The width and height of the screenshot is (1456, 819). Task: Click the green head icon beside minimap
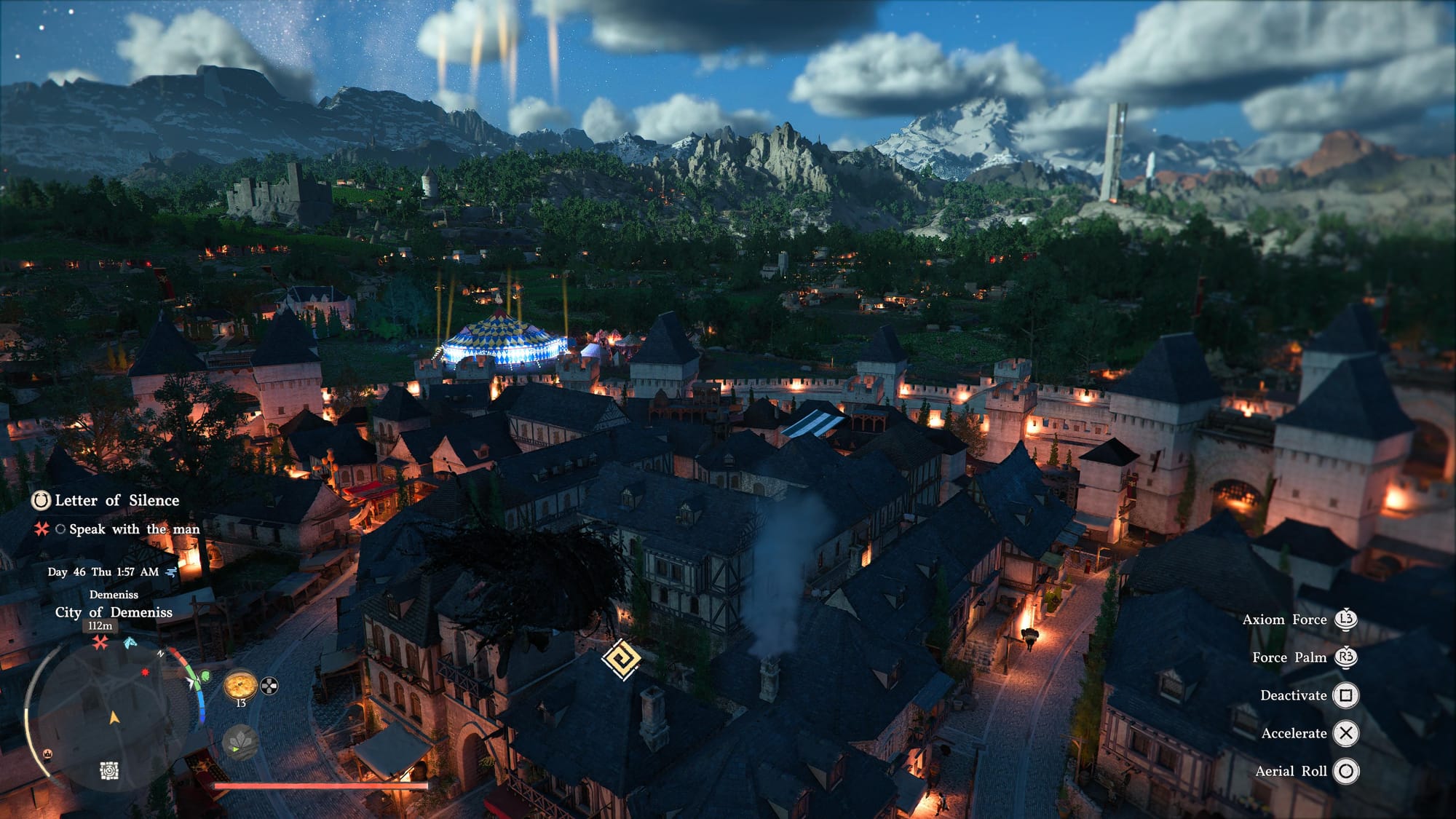coord(205,676)
